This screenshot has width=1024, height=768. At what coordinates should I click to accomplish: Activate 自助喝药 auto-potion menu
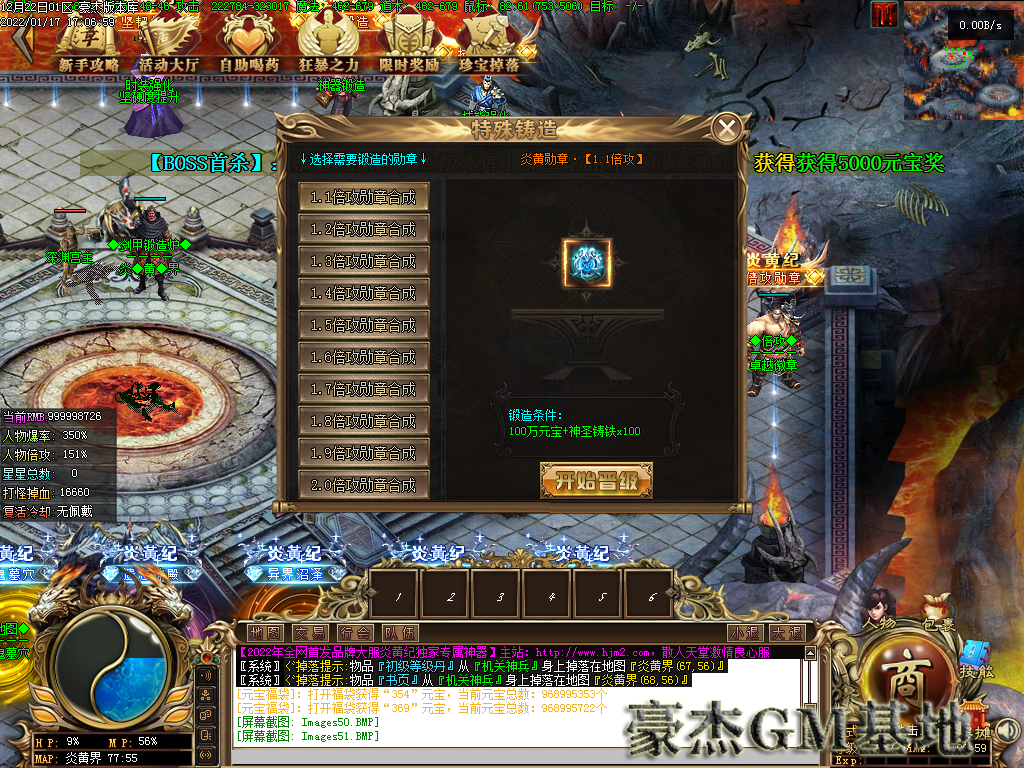tap(249, 44)
